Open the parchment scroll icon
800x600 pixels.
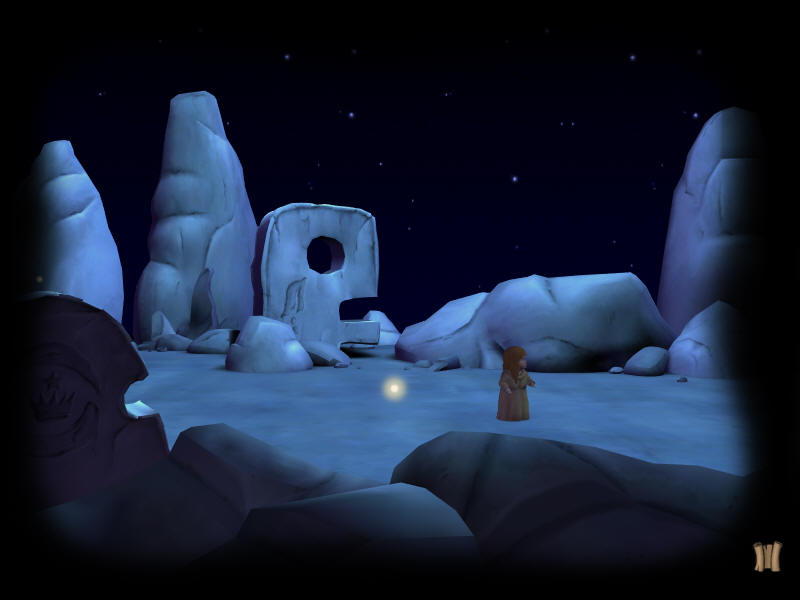pos(767,556)
